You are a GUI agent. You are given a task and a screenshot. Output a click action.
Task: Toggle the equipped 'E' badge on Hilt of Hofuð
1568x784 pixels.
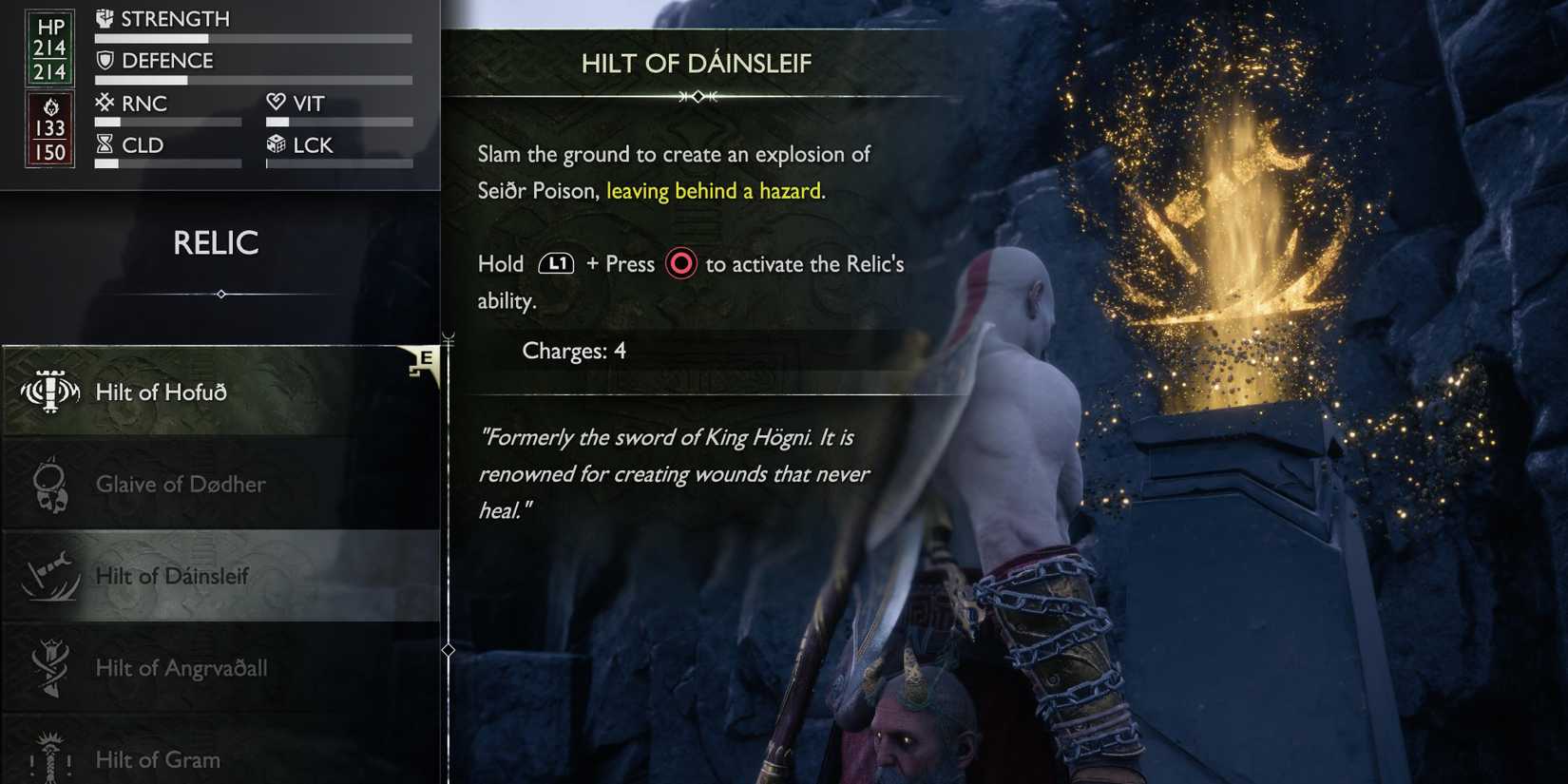[429, 358]
